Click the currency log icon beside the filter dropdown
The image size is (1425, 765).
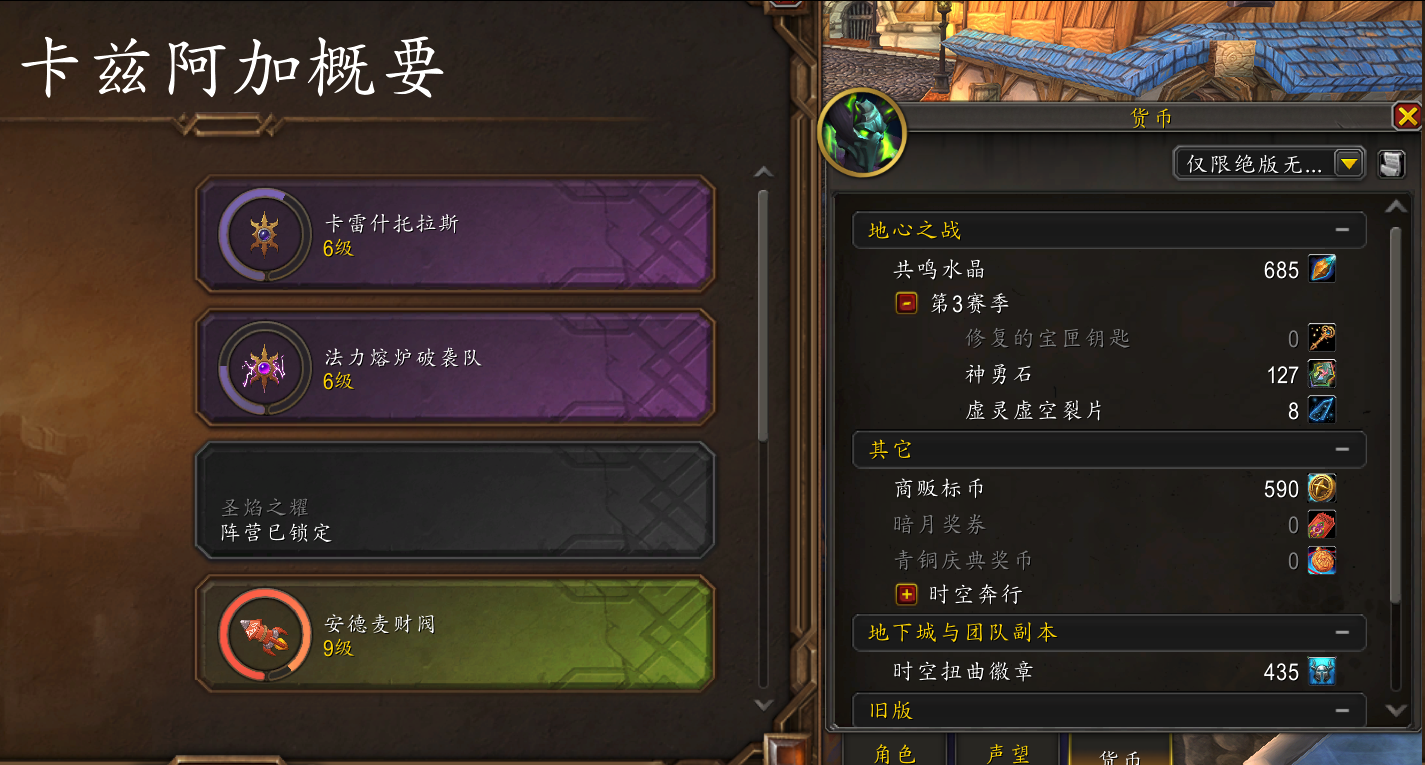pyautogui.click(x=1391, y=163)
